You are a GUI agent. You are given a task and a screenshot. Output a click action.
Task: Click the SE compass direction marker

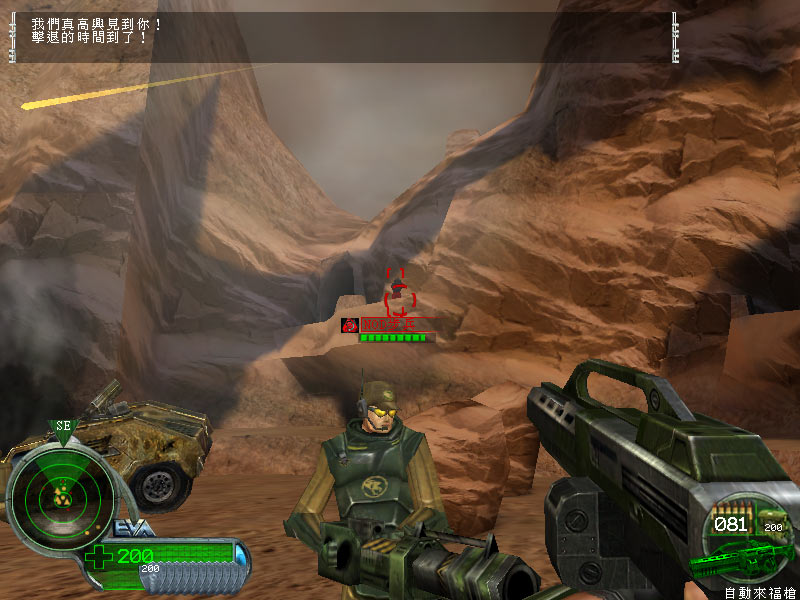click(62, 426)
